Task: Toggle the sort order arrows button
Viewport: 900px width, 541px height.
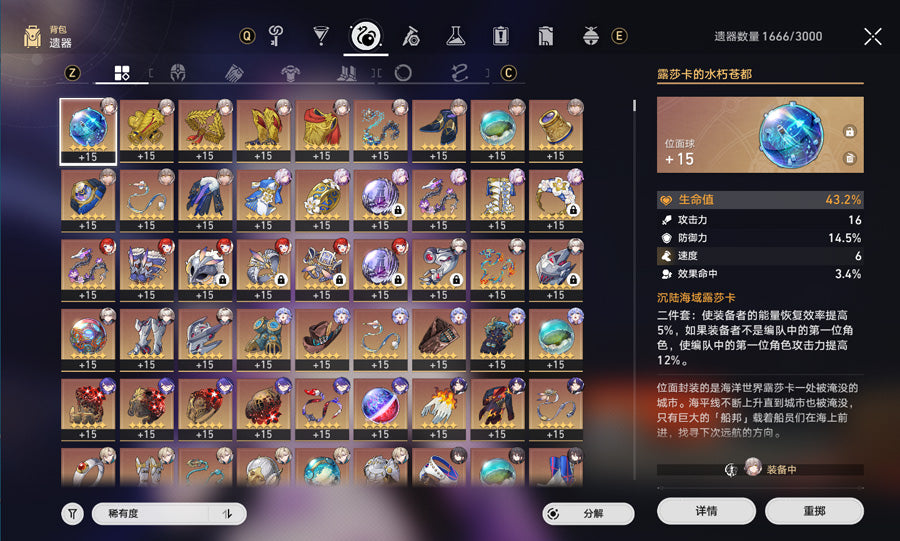Action: click(x=228, y=513)
